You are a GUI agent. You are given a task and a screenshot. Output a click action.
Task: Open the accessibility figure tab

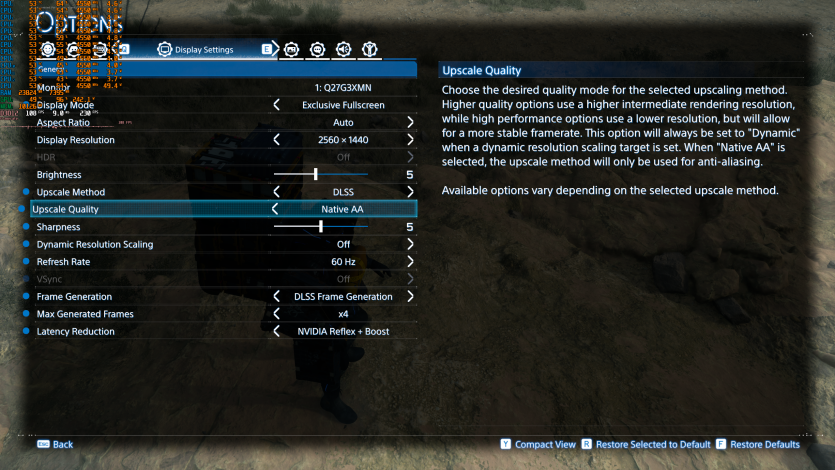point(369,48)
